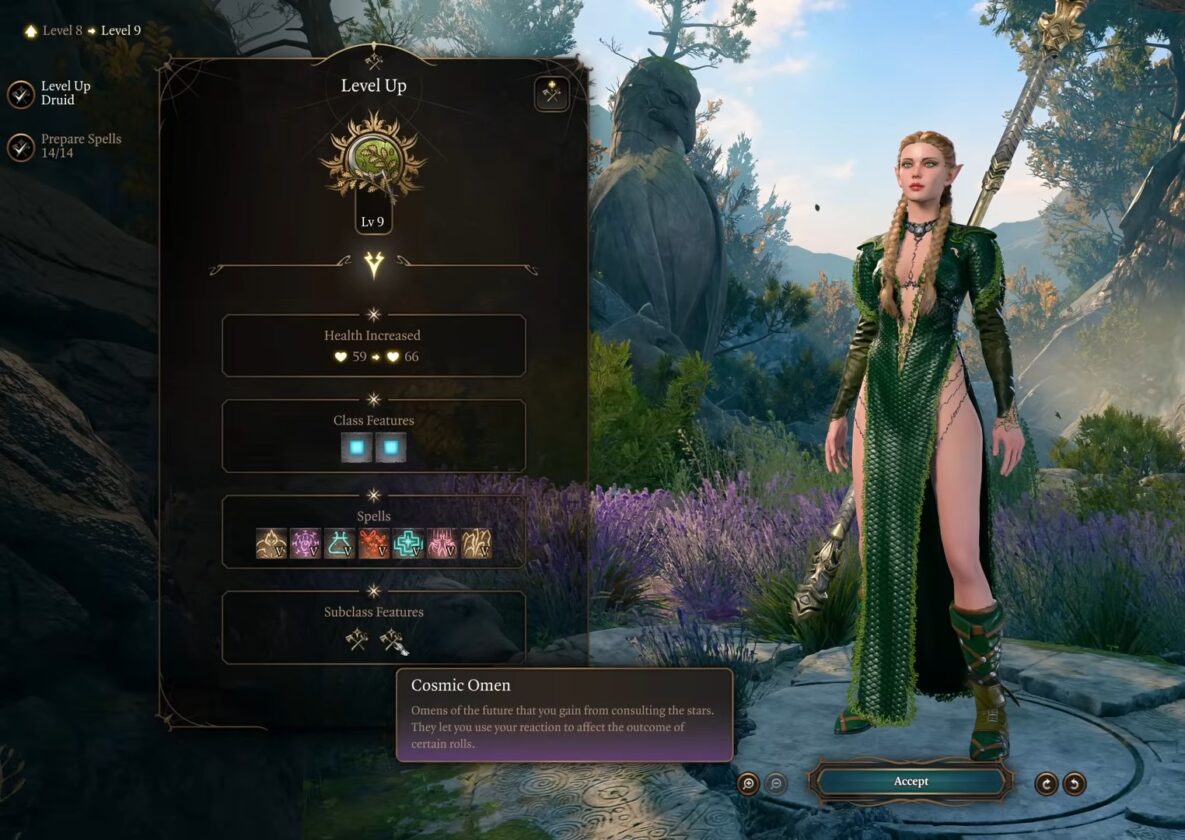Select the second glowing class feature icon
This screenshot has width=1185, height=840.
[390, 447]
